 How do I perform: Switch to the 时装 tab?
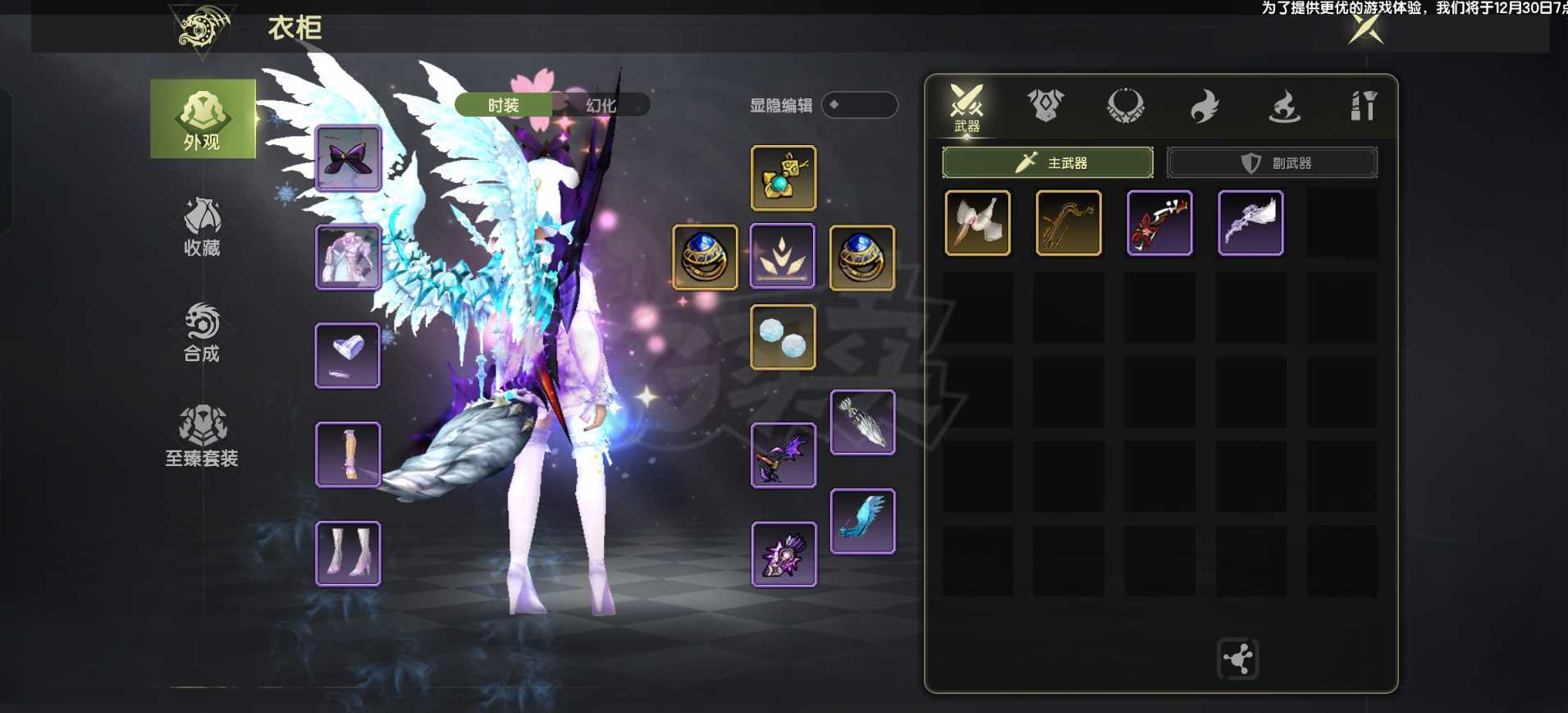click(503, 105)
